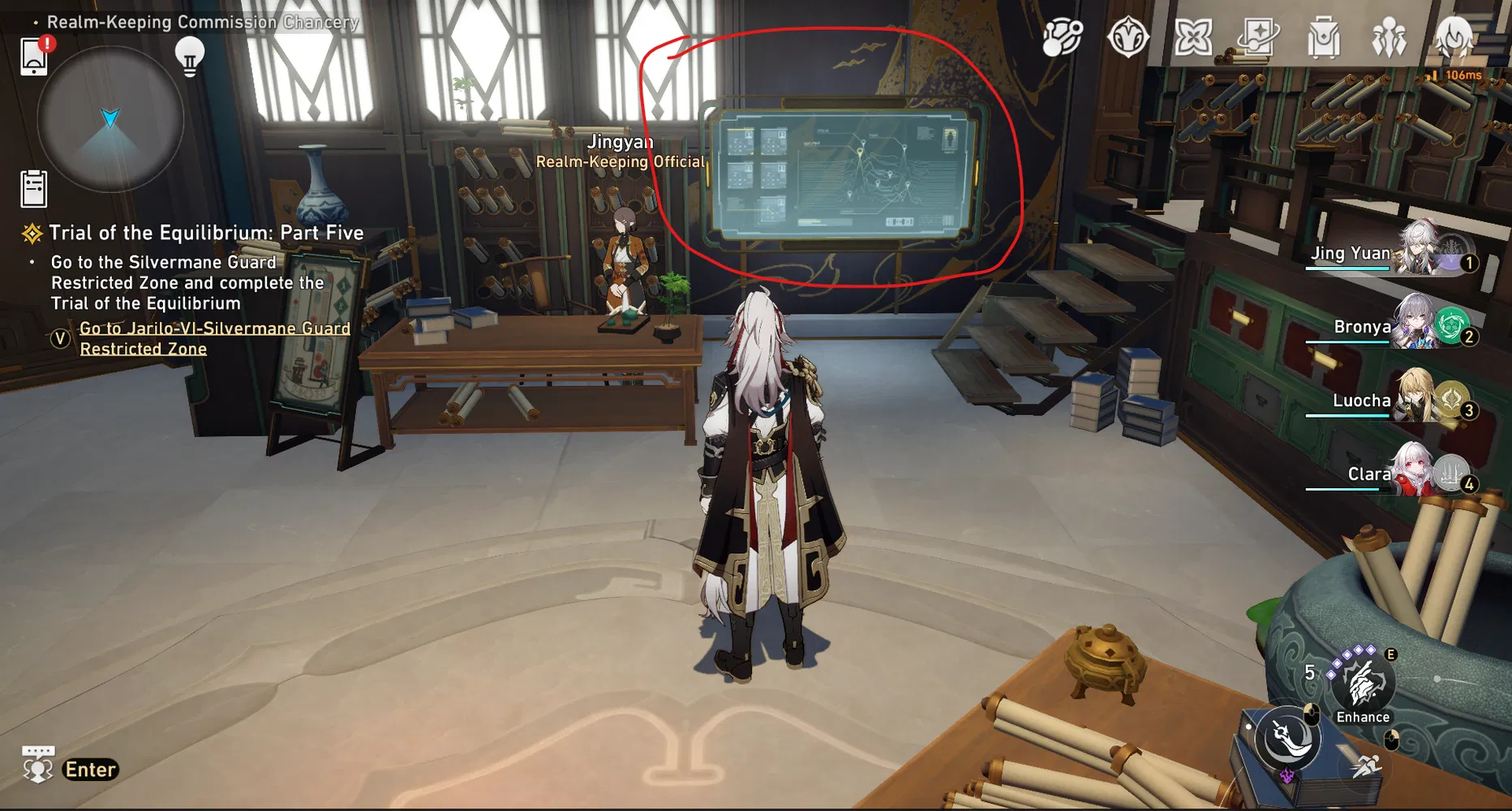The image size is (1512, 811).
Task: Check the 106ms ping indicator
Action: click(1465, 75)
